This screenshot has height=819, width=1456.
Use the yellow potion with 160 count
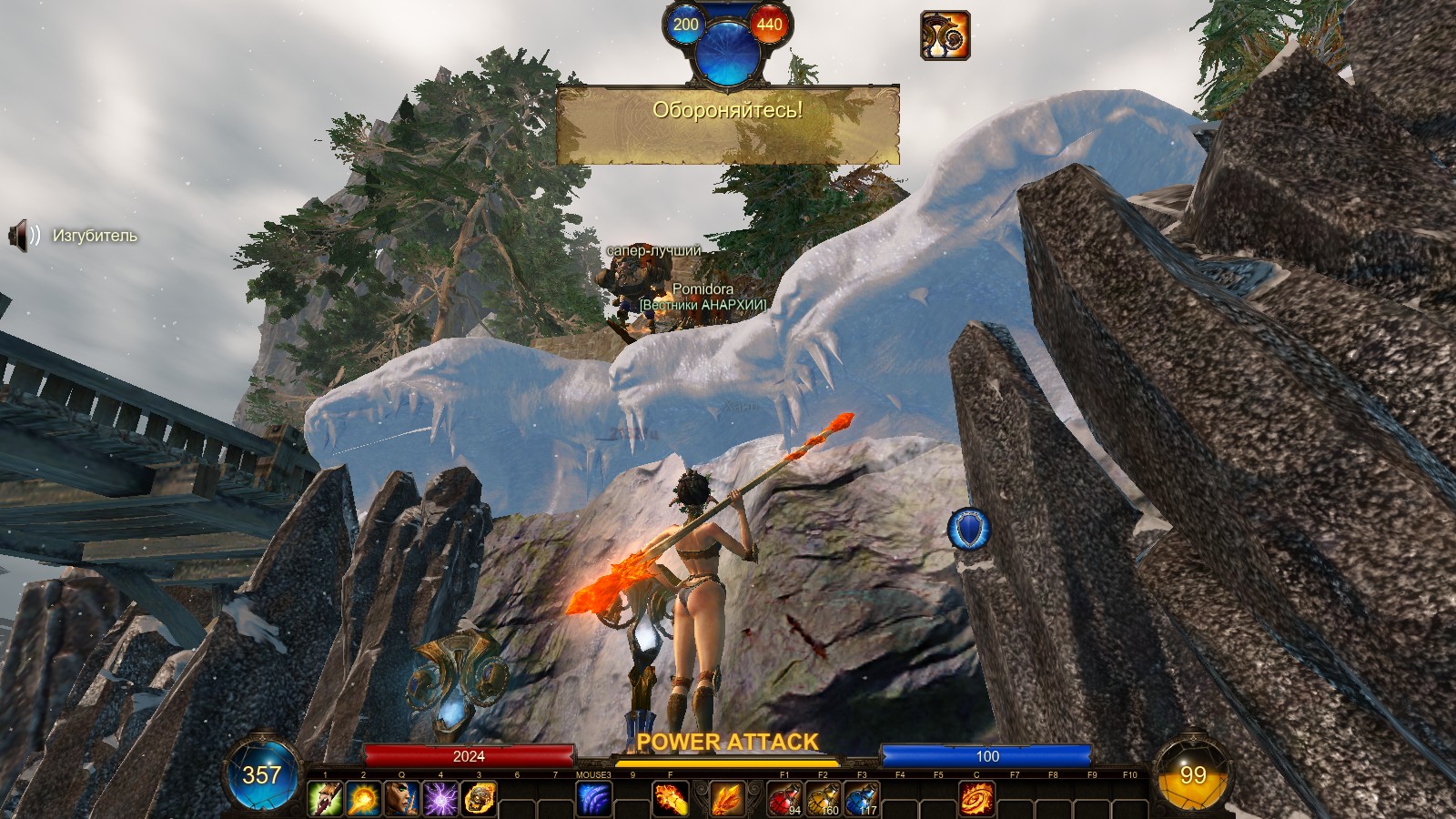point(823,799)
